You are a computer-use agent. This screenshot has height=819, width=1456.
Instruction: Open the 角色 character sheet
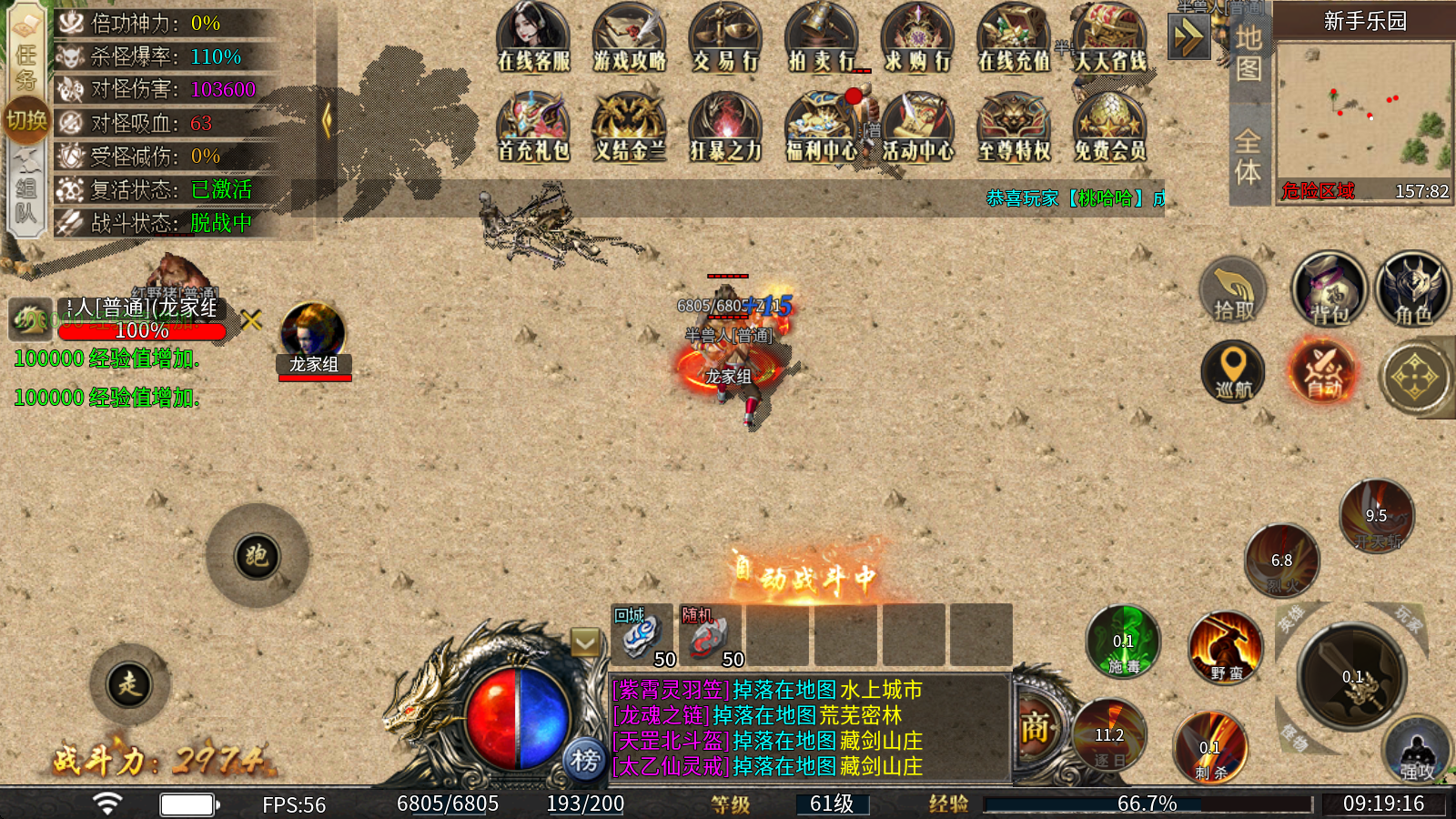point(1412,289)
